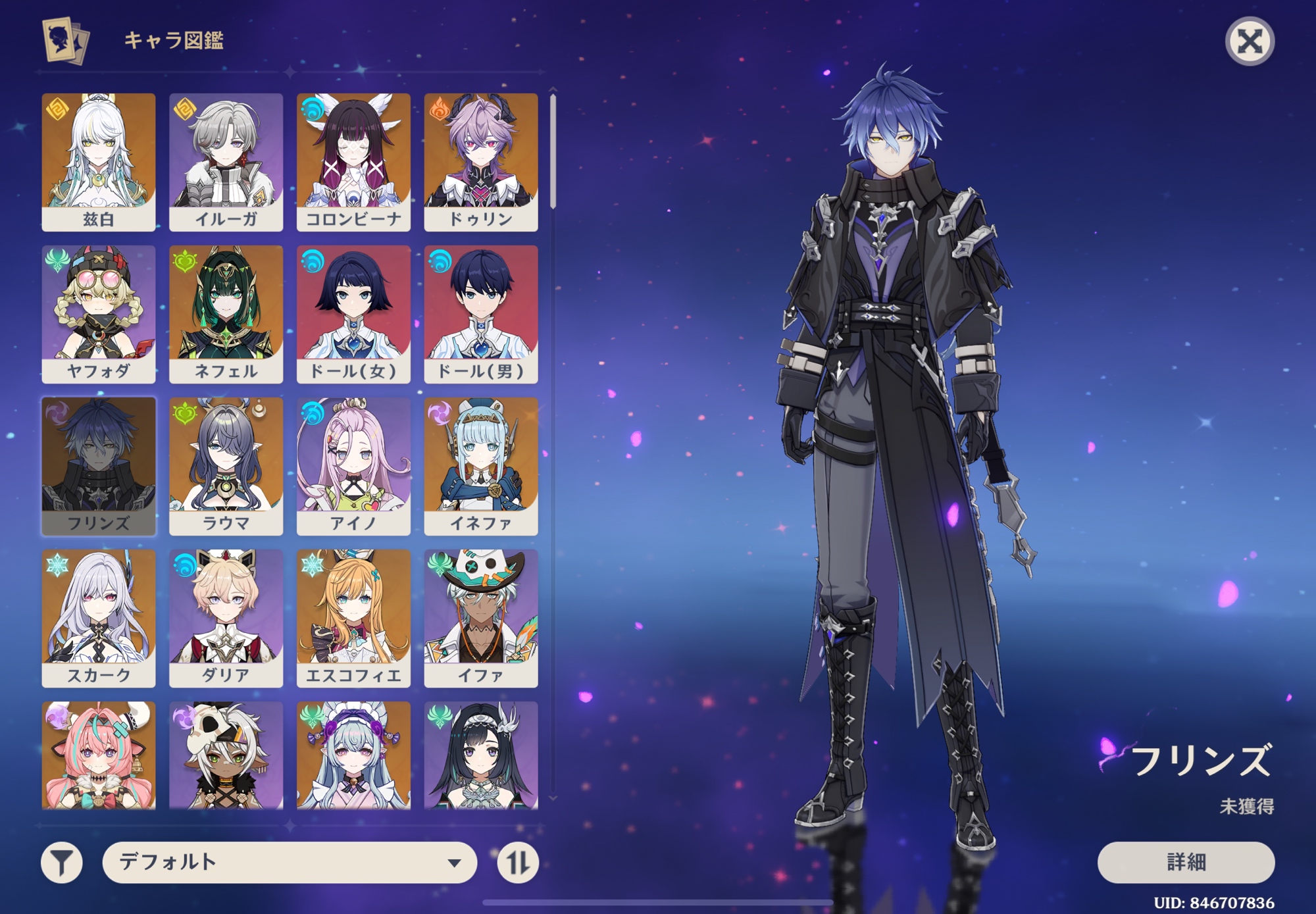Choose the ネフェル character card
Viewport: 1316px width, 914px height.
click(226, 314)
